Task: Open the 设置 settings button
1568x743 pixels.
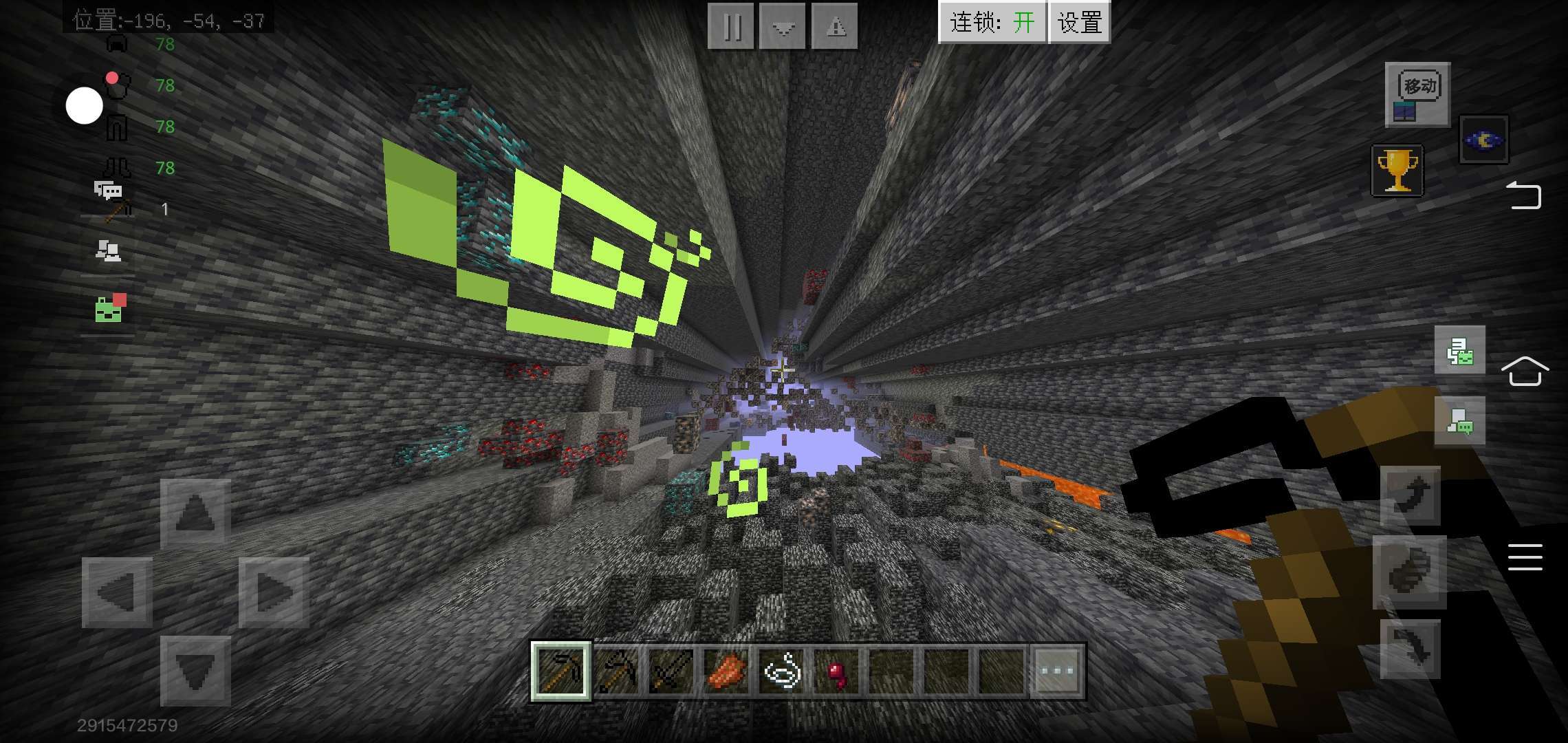Action: 1079,23
